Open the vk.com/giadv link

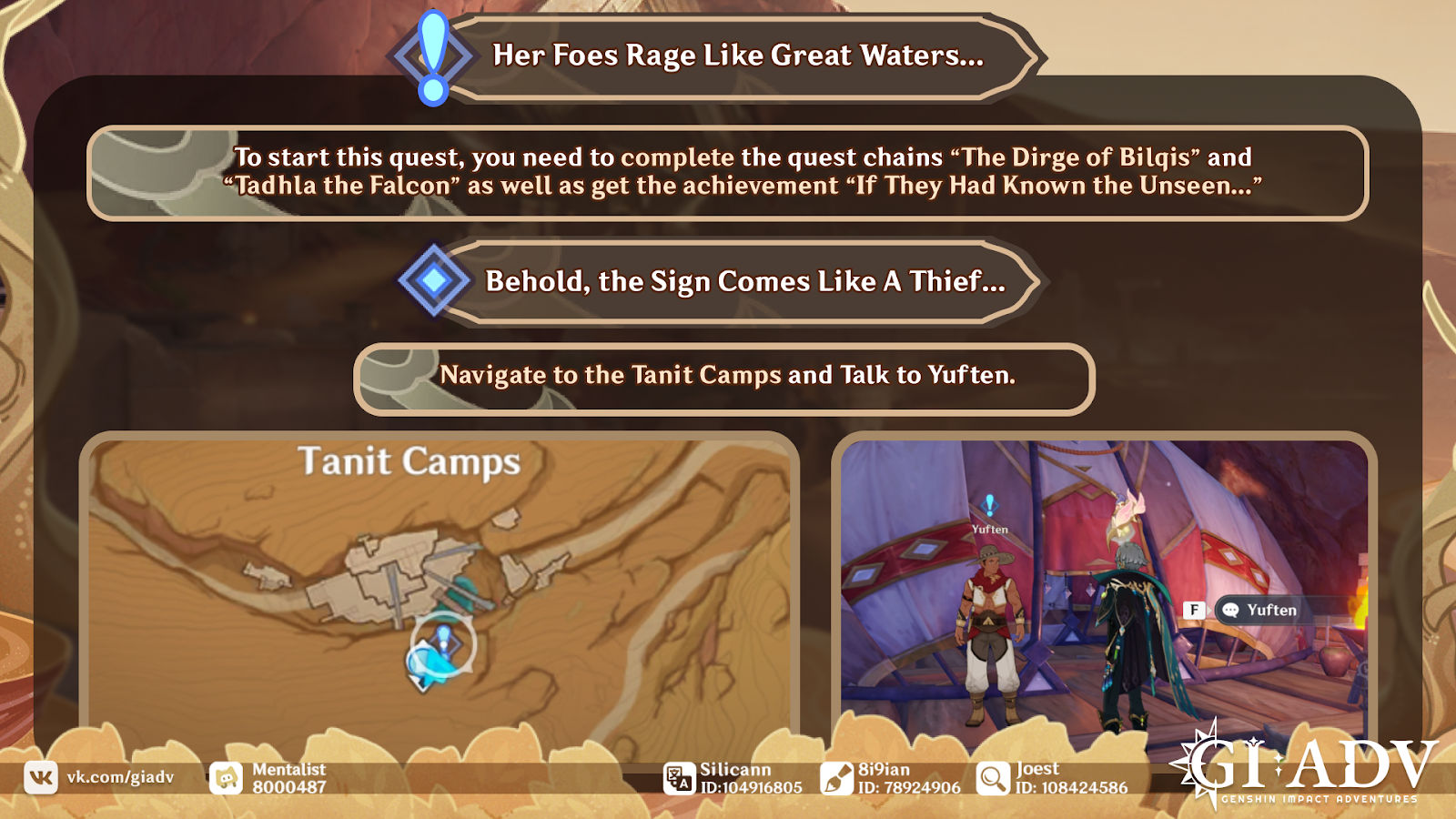[x=118, y=777]
